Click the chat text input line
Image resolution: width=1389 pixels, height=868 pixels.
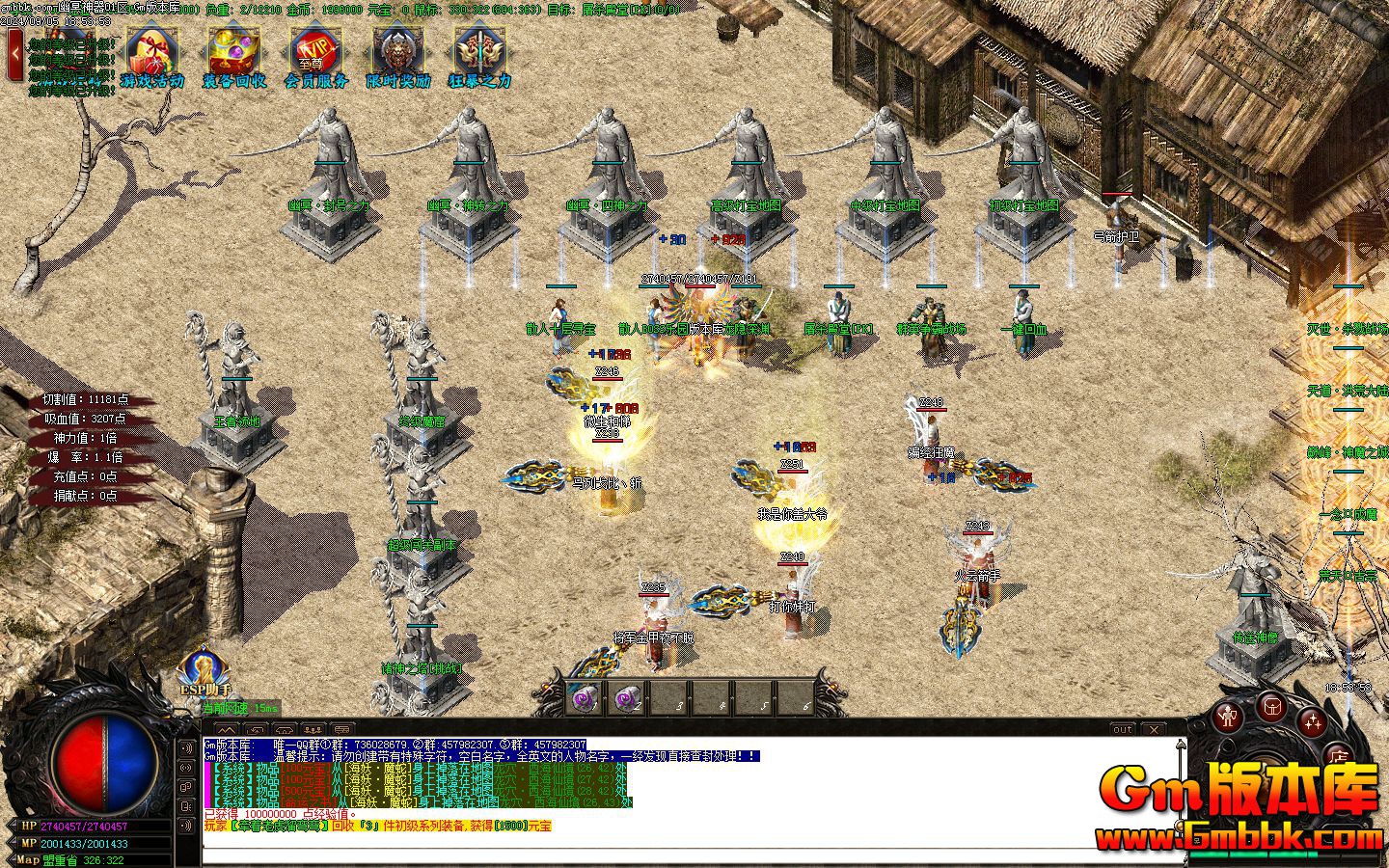coord(675,840)
